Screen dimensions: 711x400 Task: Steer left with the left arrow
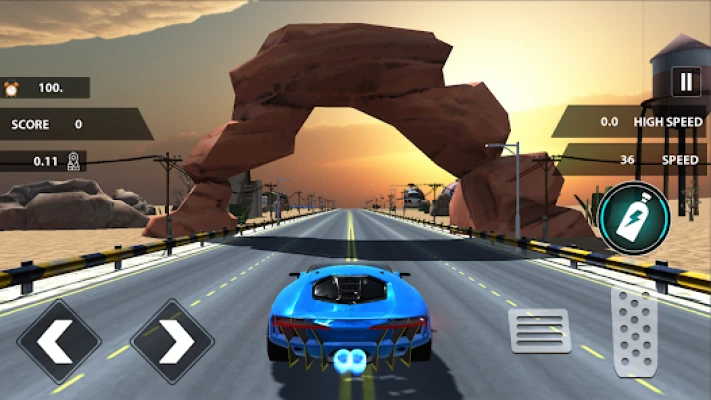pyautogui.click(x=59, y=342)
